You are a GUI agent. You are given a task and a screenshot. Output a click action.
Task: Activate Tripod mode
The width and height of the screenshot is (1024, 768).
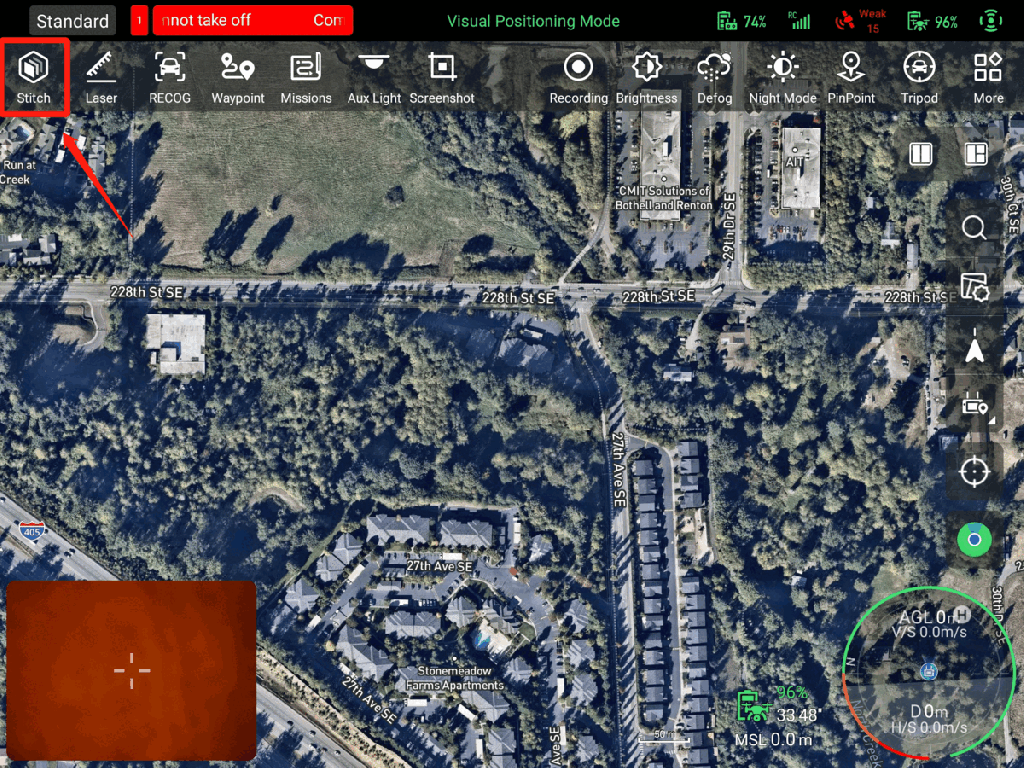click(x=918, y=76)
